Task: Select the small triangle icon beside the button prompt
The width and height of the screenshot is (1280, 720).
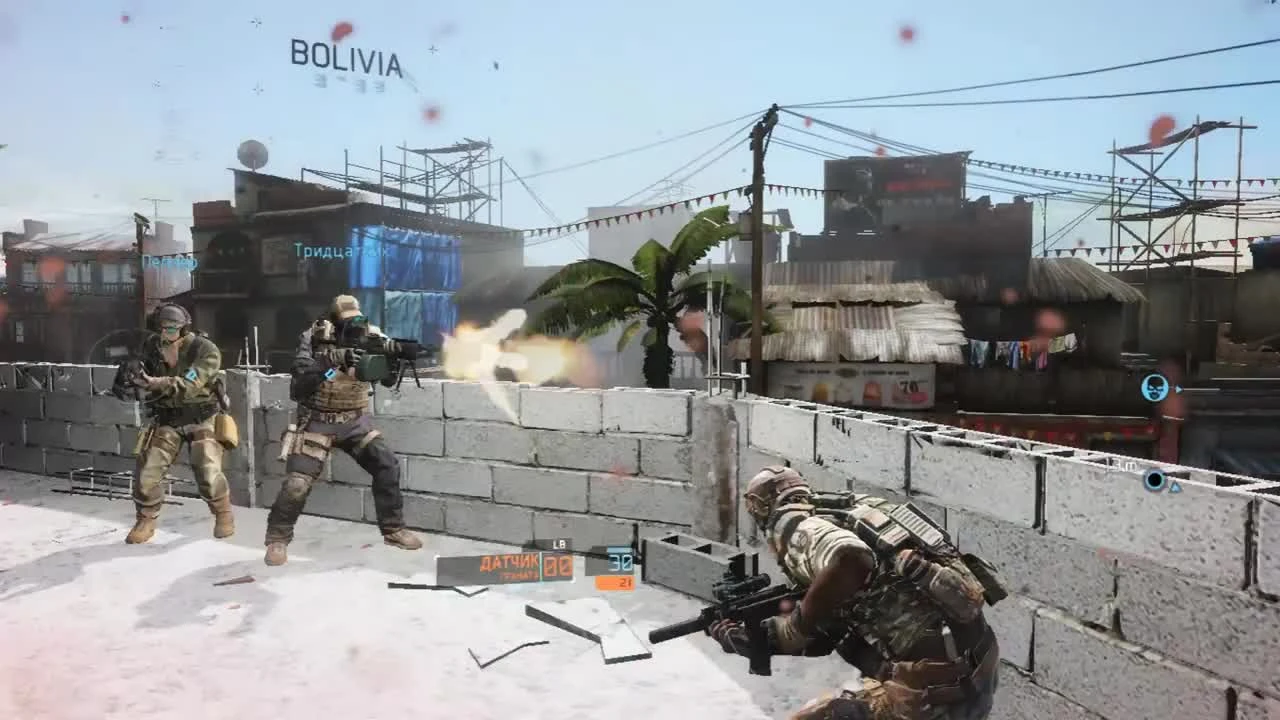Action: [x=1175, y=486]
